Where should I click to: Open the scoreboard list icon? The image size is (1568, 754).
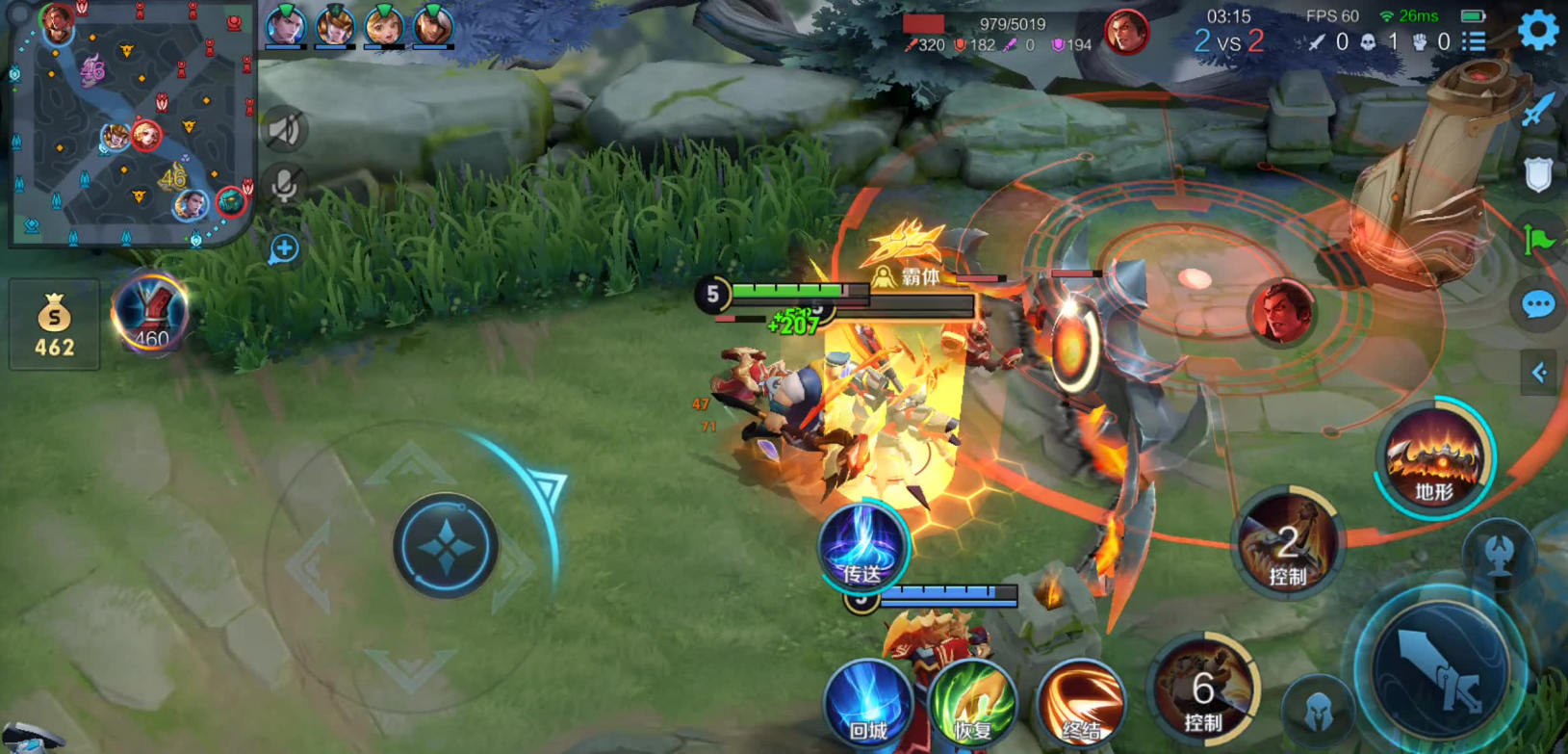(1474, 41)
